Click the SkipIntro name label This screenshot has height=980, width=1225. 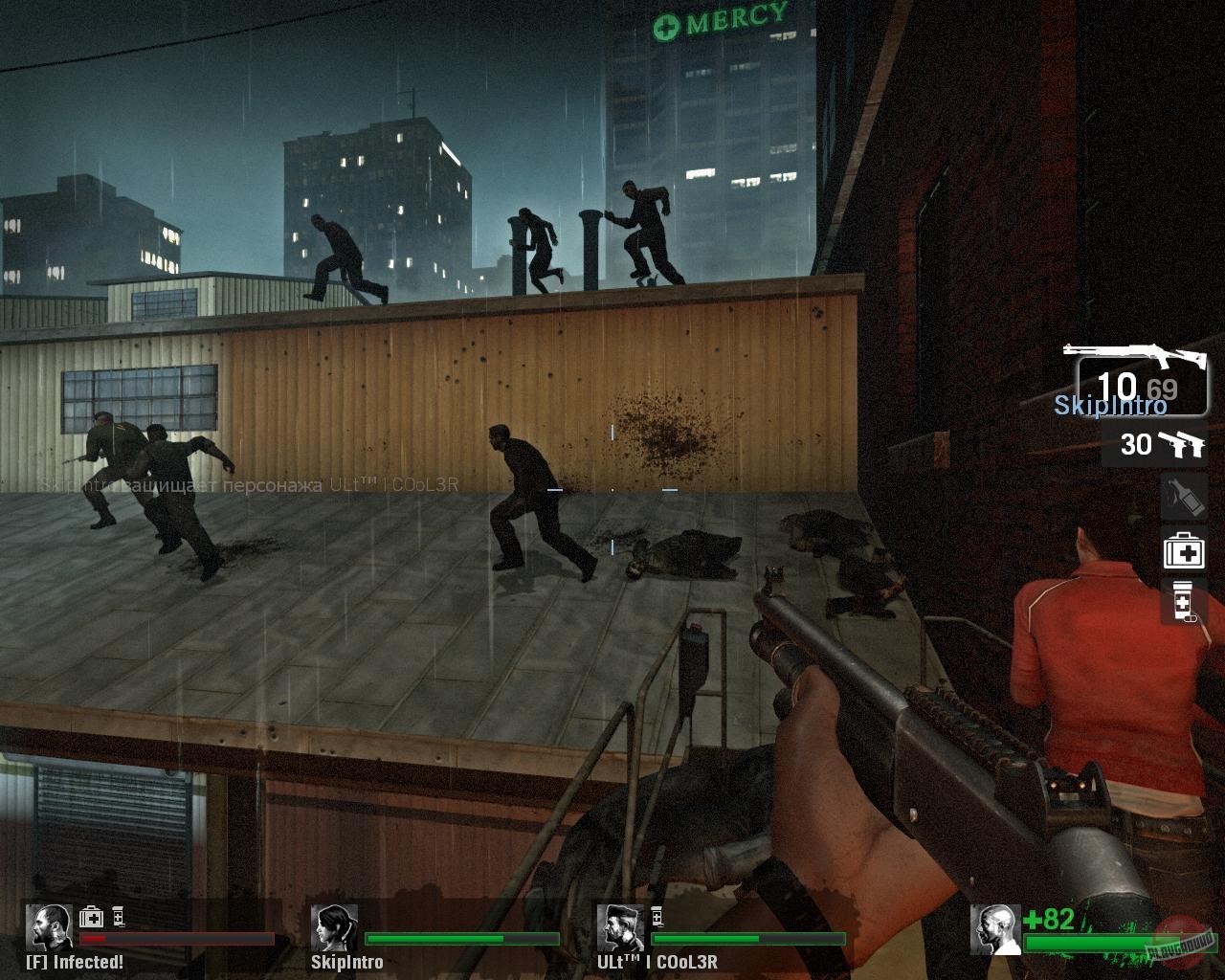point(347,963)
